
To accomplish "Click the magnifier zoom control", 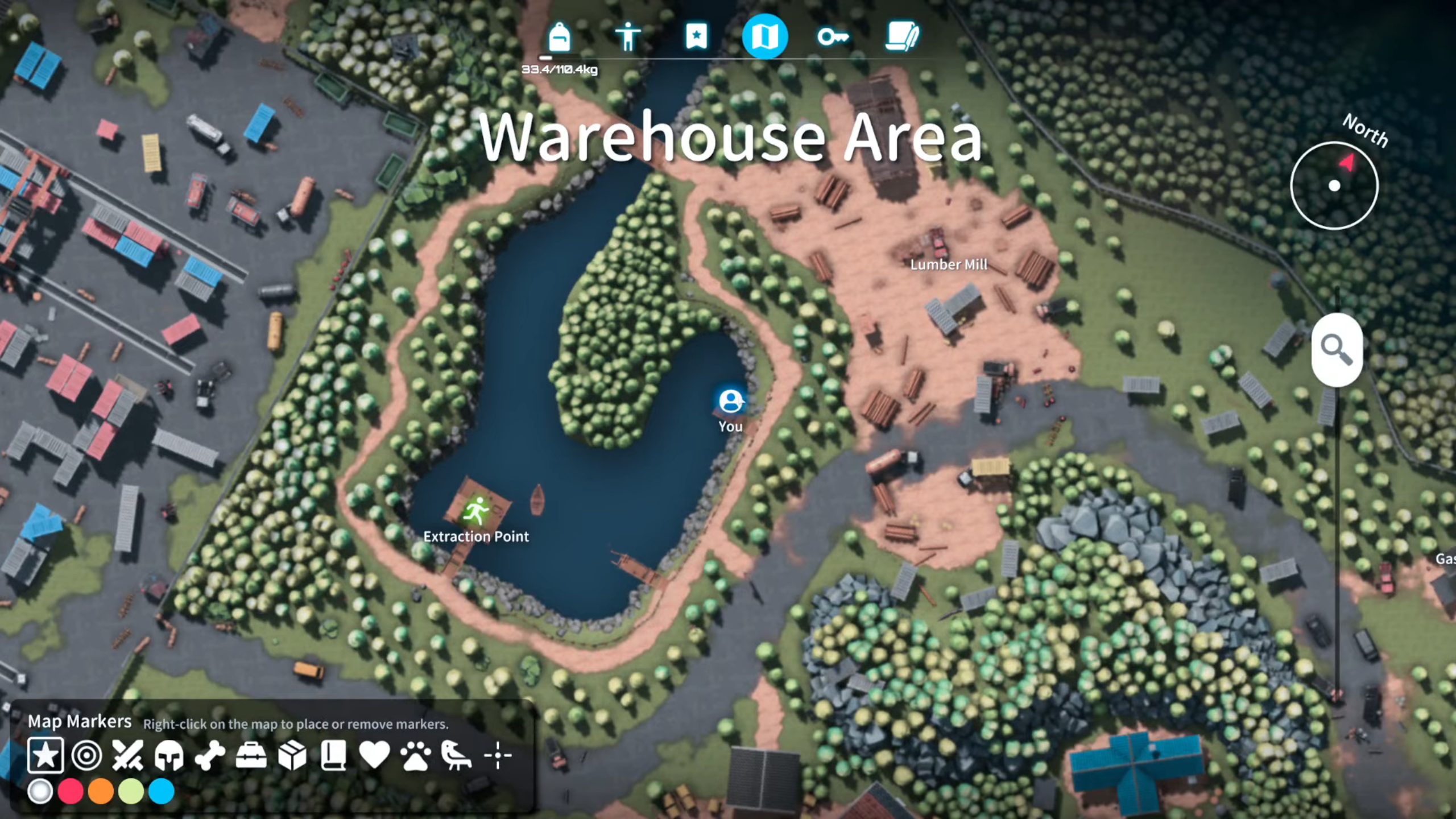I will click(x=1337, y=350).
